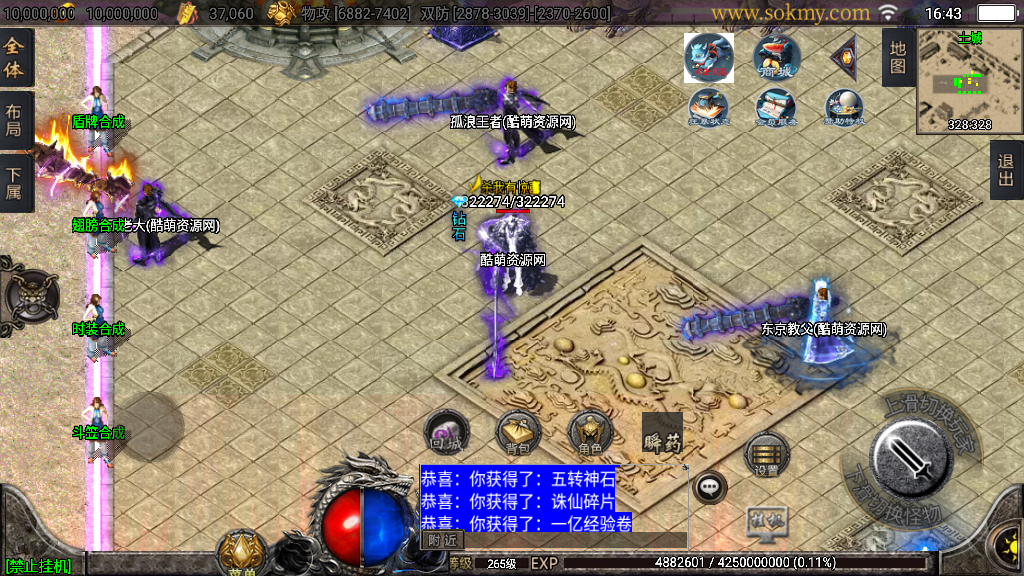Open the 组队 team monitor icon
1024x576 pixels.
767,520
